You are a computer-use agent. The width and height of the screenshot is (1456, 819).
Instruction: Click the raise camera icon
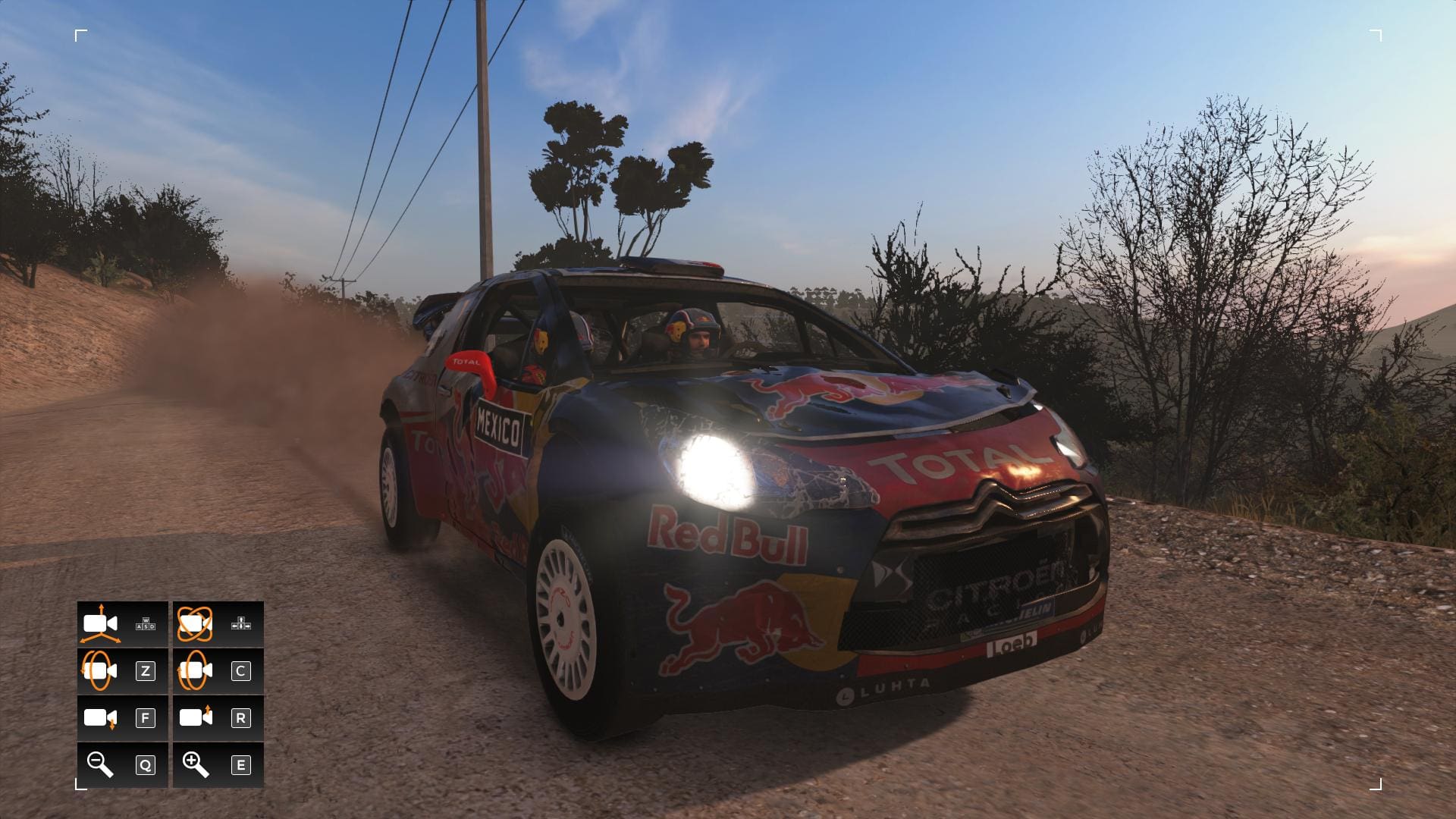click(196, 717)
